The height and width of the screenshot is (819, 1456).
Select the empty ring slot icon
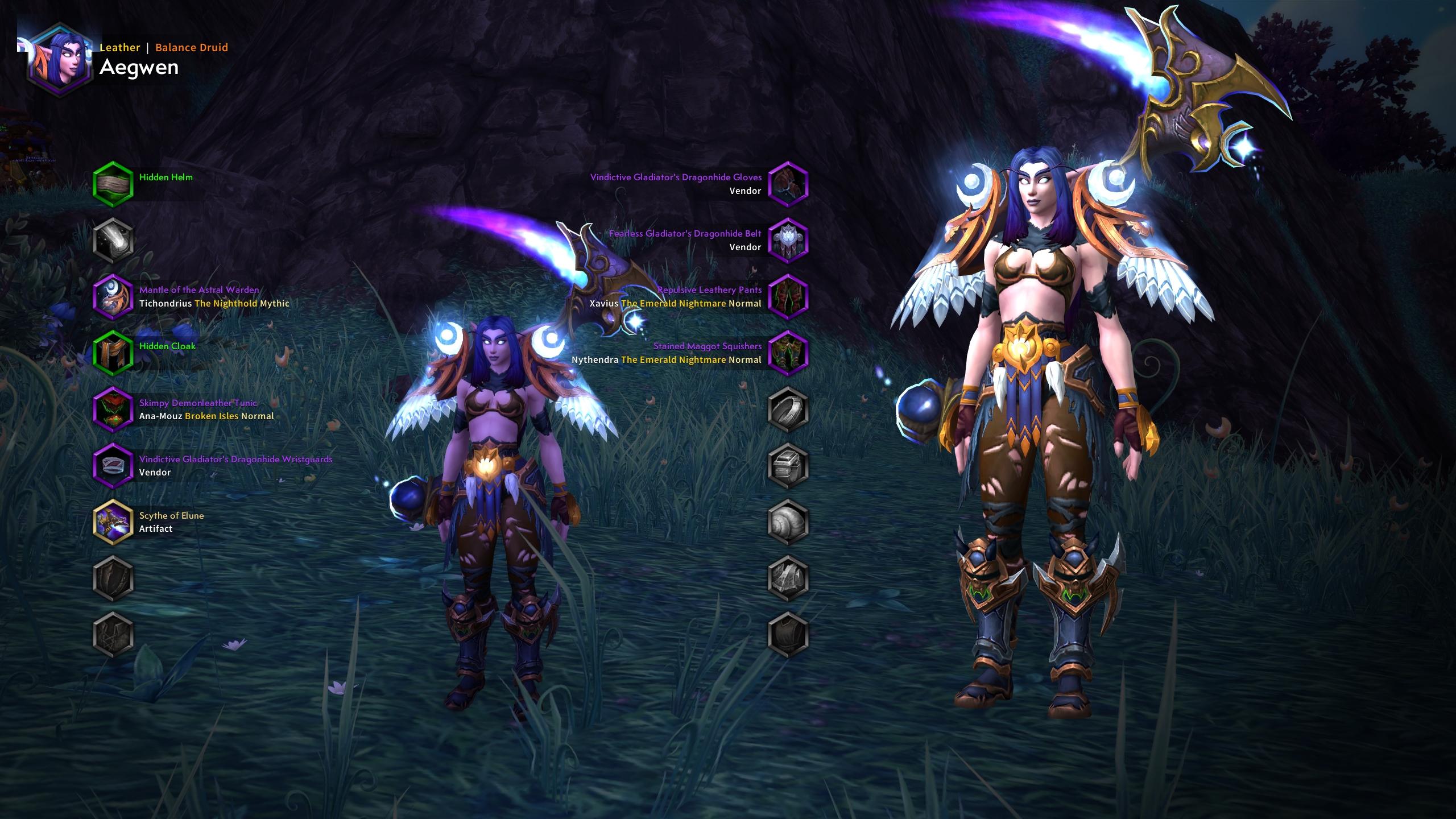789,409
